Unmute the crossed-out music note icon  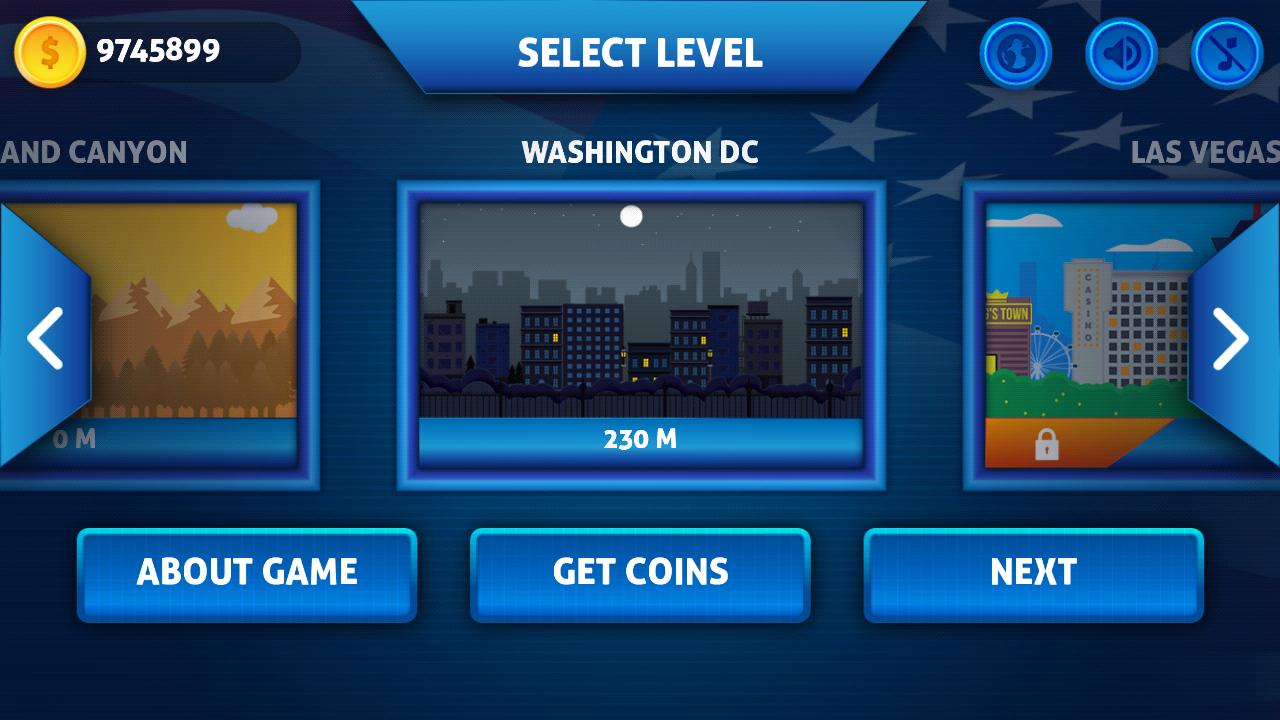click(1227, 52)
